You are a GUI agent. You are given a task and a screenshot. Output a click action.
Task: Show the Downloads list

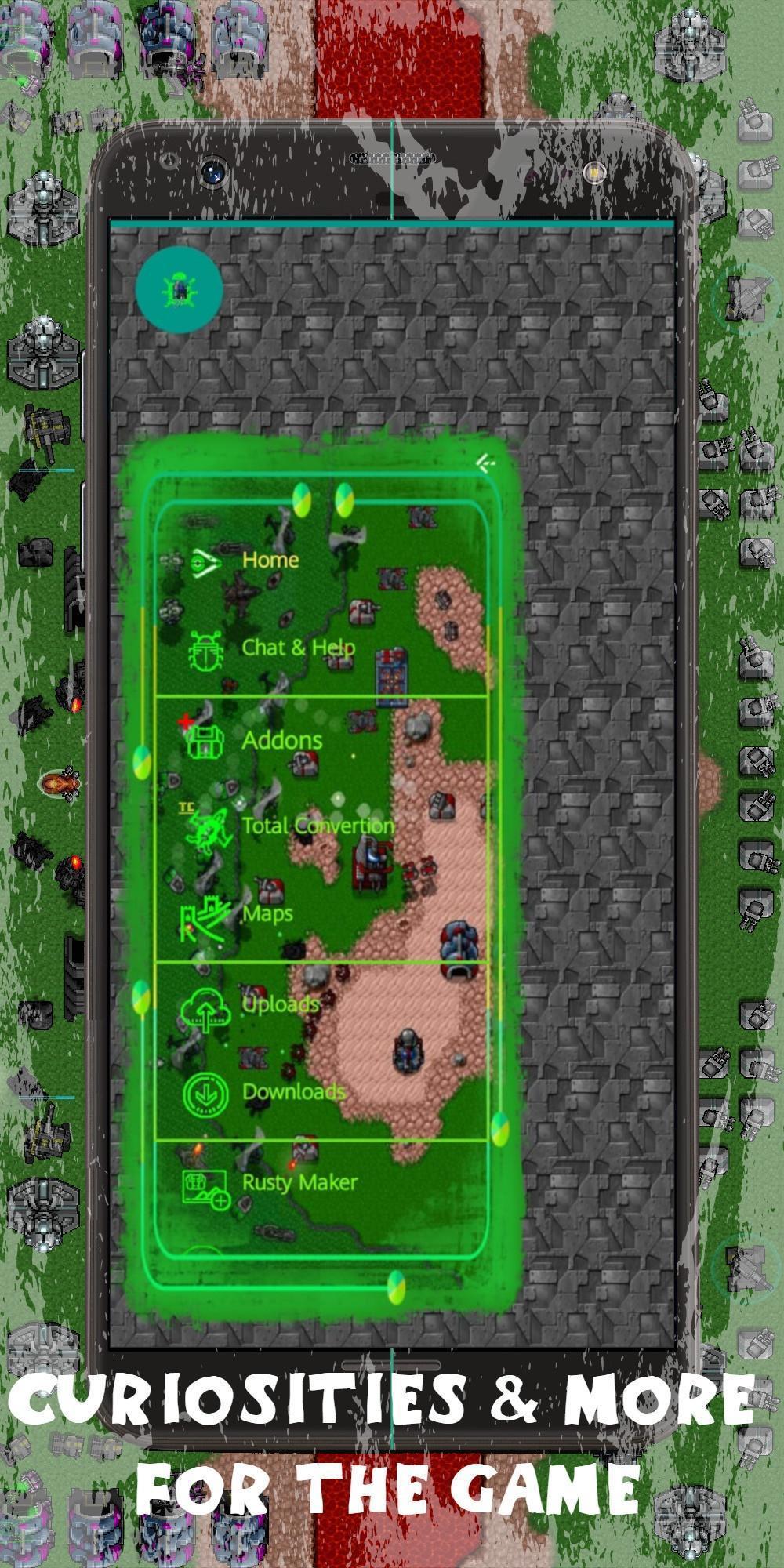(292, 1092)
